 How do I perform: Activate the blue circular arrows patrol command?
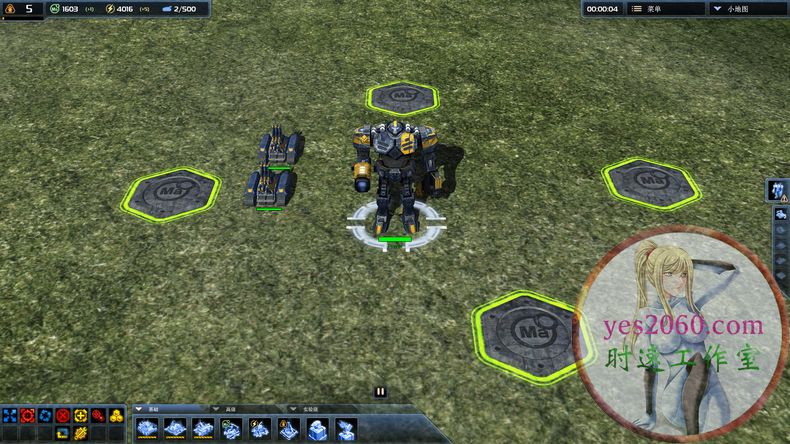point(45,415)
